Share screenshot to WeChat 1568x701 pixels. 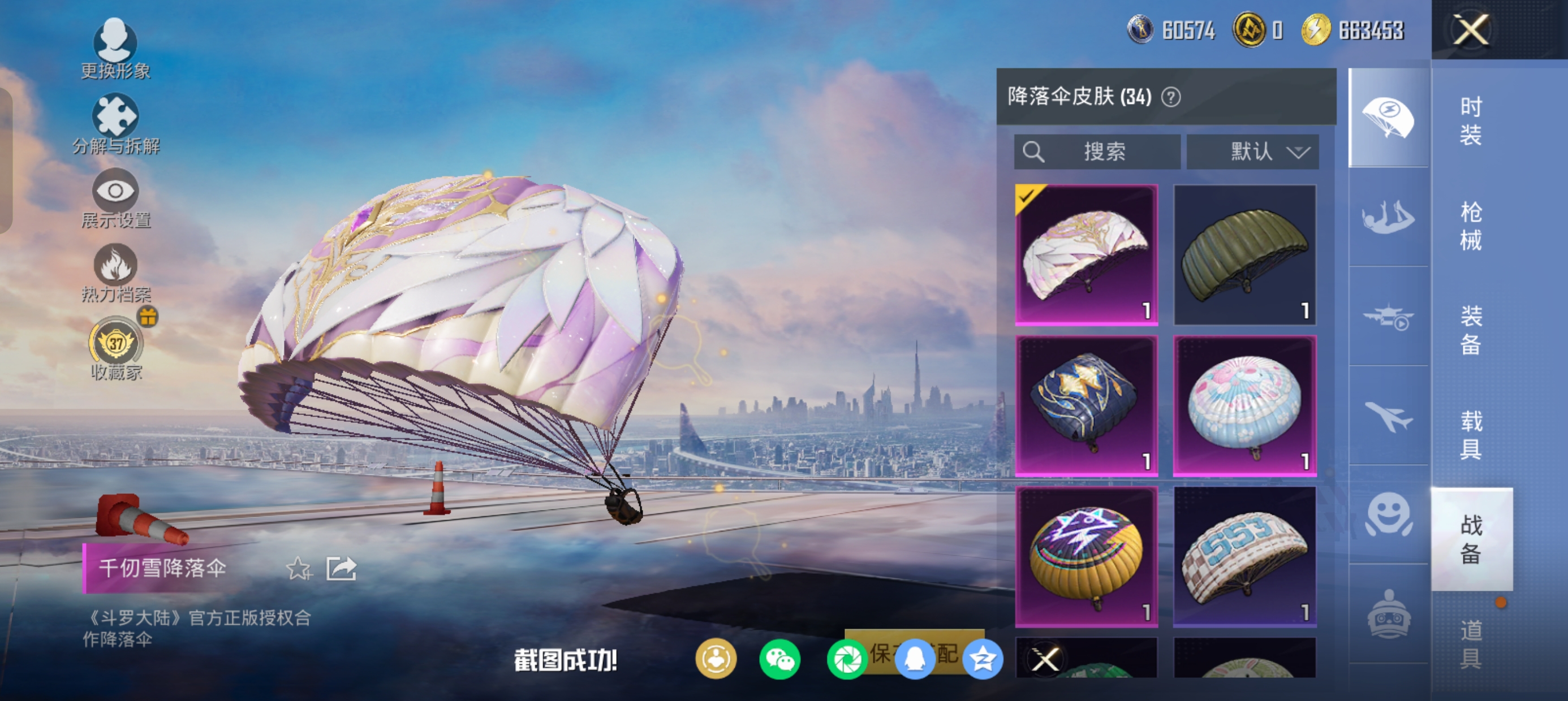tap(779, 659)
